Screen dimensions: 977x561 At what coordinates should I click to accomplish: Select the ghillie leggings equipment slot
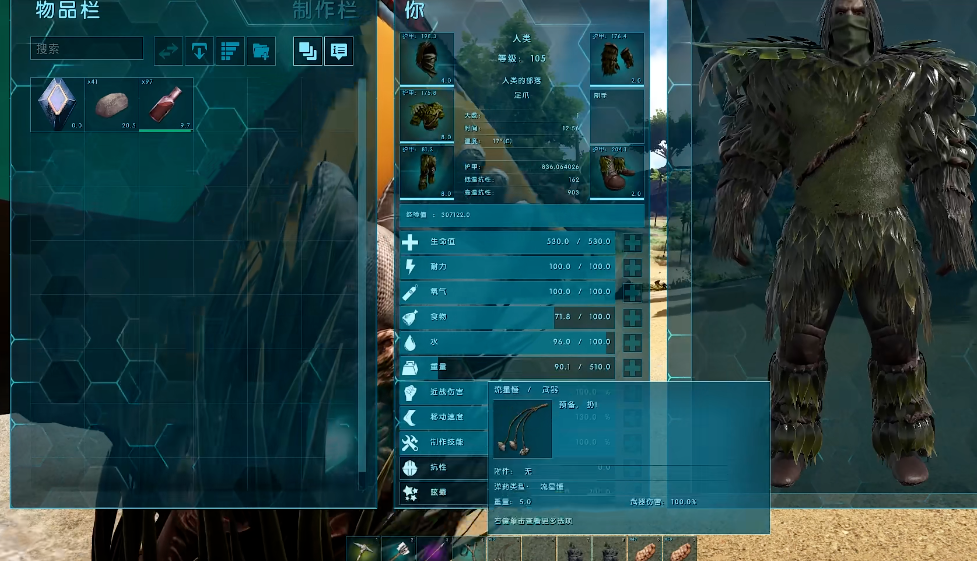[427, 171]
